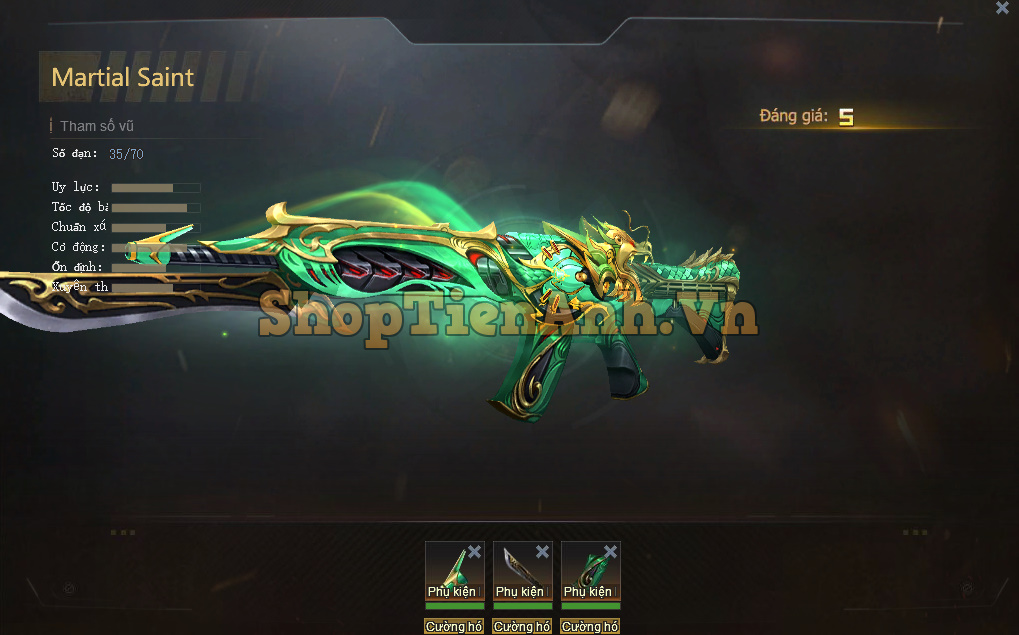
Task: Close the Martial Saint weapon window
Action: [1002, 8]
